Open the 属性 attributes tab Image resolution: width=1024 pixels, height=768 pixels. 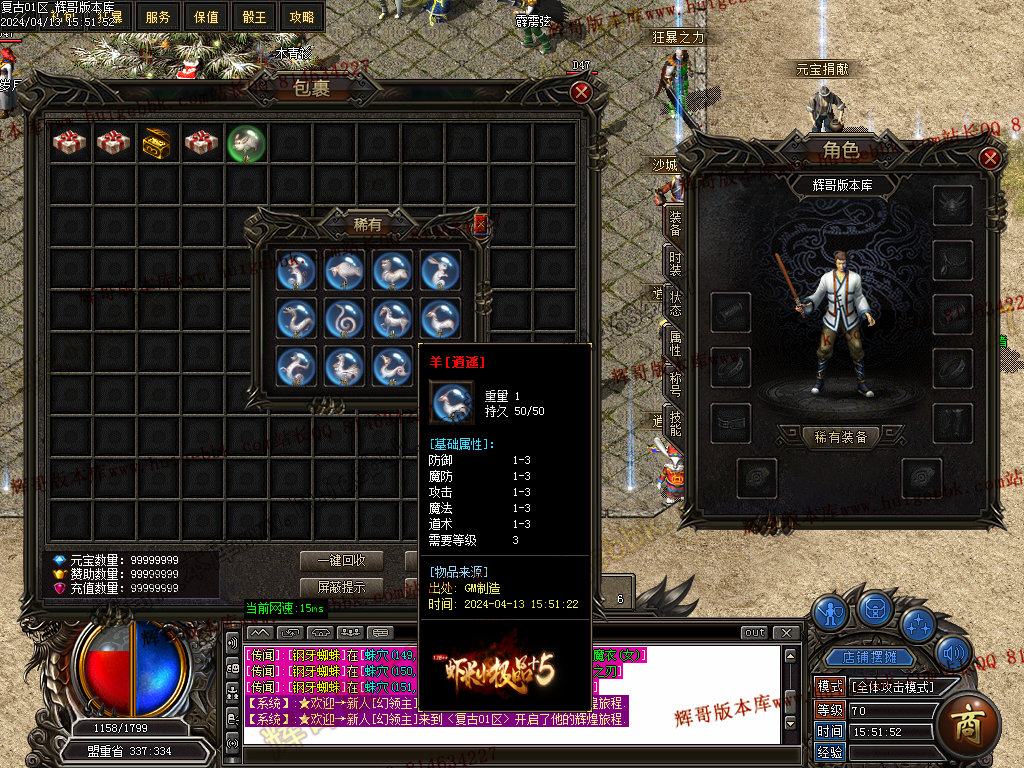click(x=675, y=343)
